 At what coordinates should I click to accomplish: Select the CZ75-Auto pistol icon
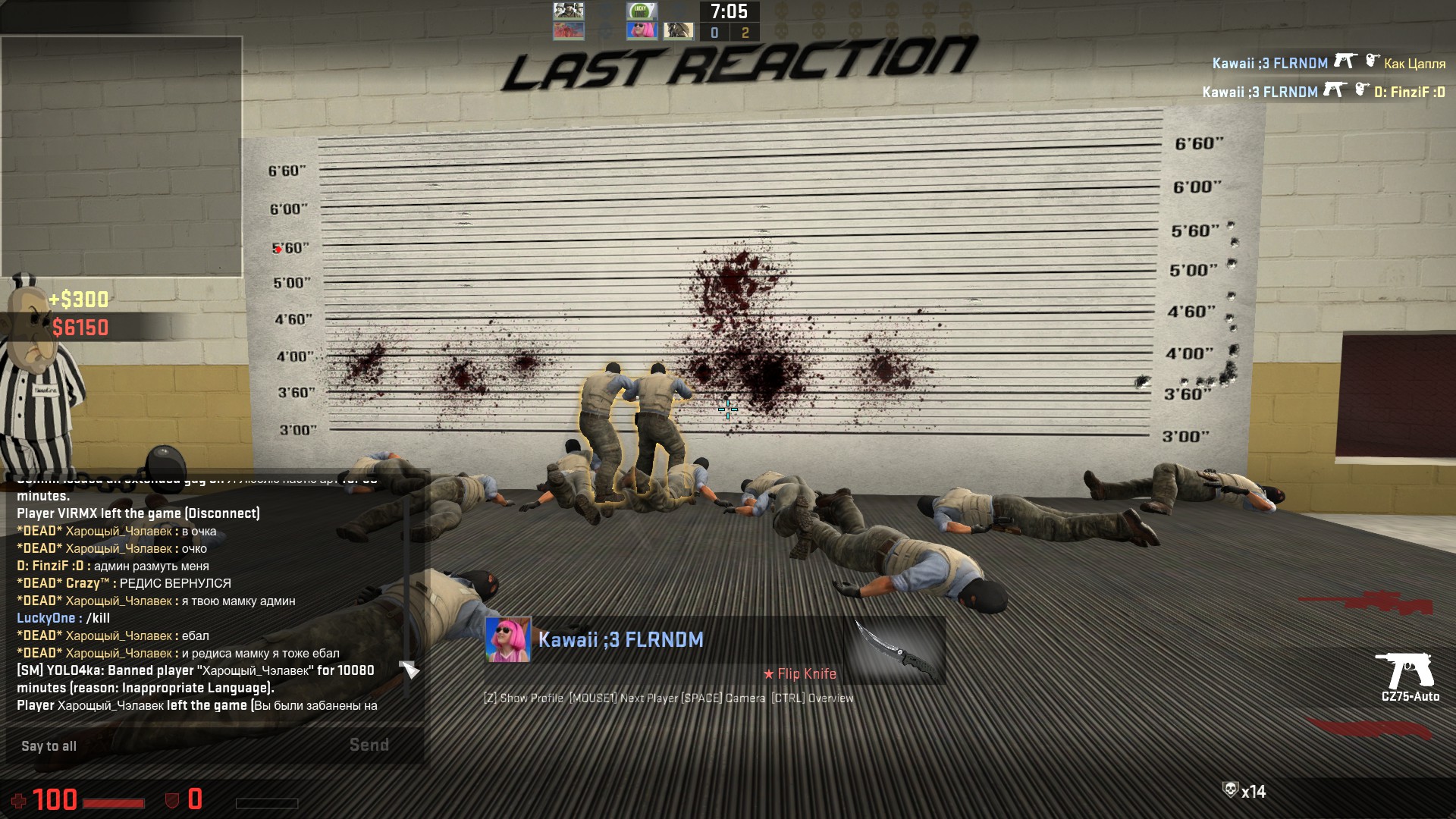click(1405, 670)
